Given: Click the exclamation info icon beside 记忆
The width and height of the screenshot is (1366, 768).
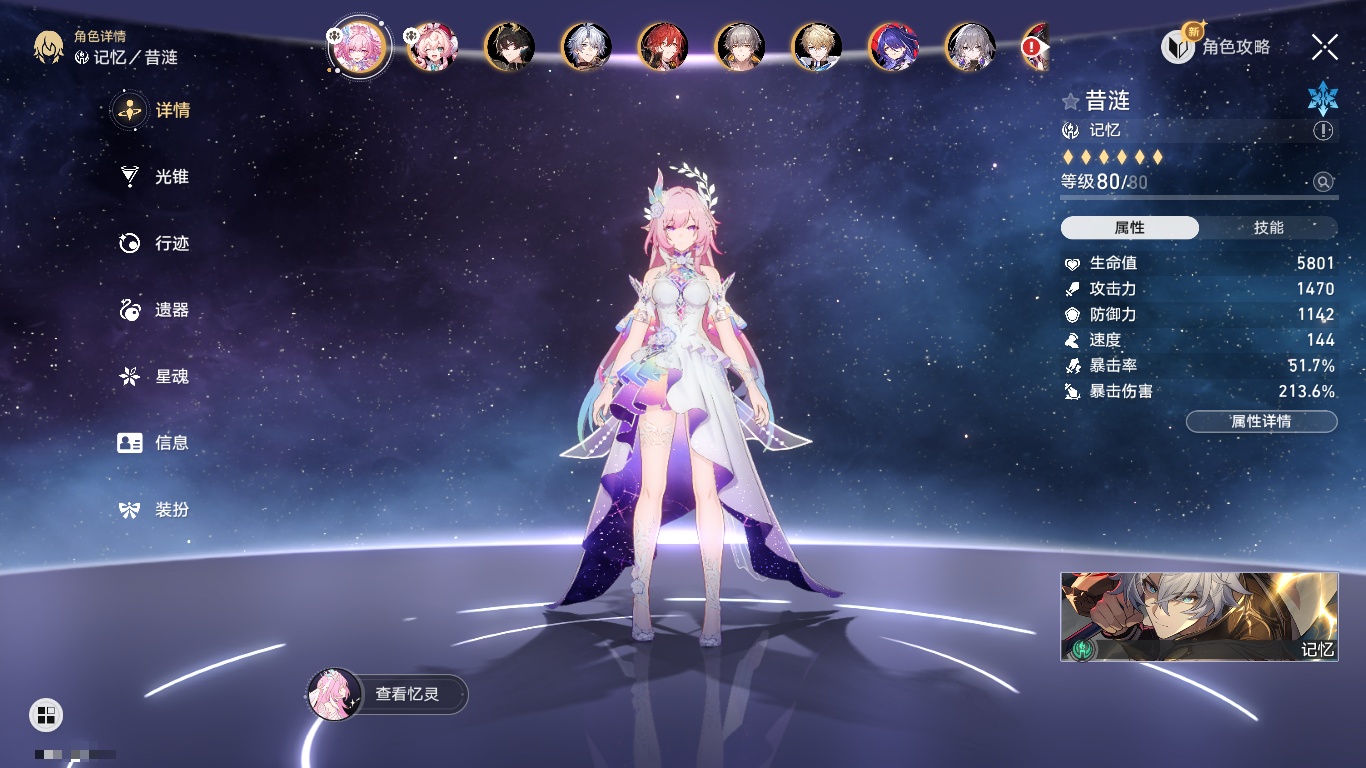Looking at the screenshot, I should tap(1323, 130).
